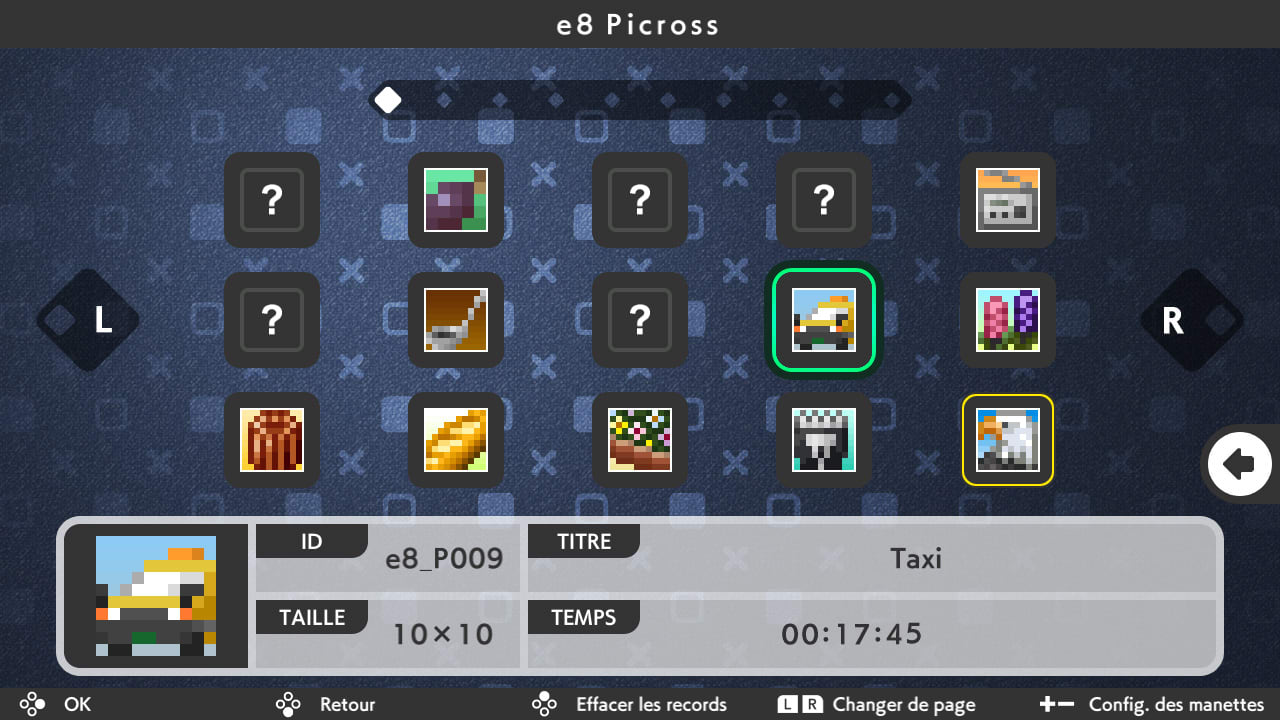Go to the previous page with the L arrow
Screen dimensions: 1280x720
[87, 320]
